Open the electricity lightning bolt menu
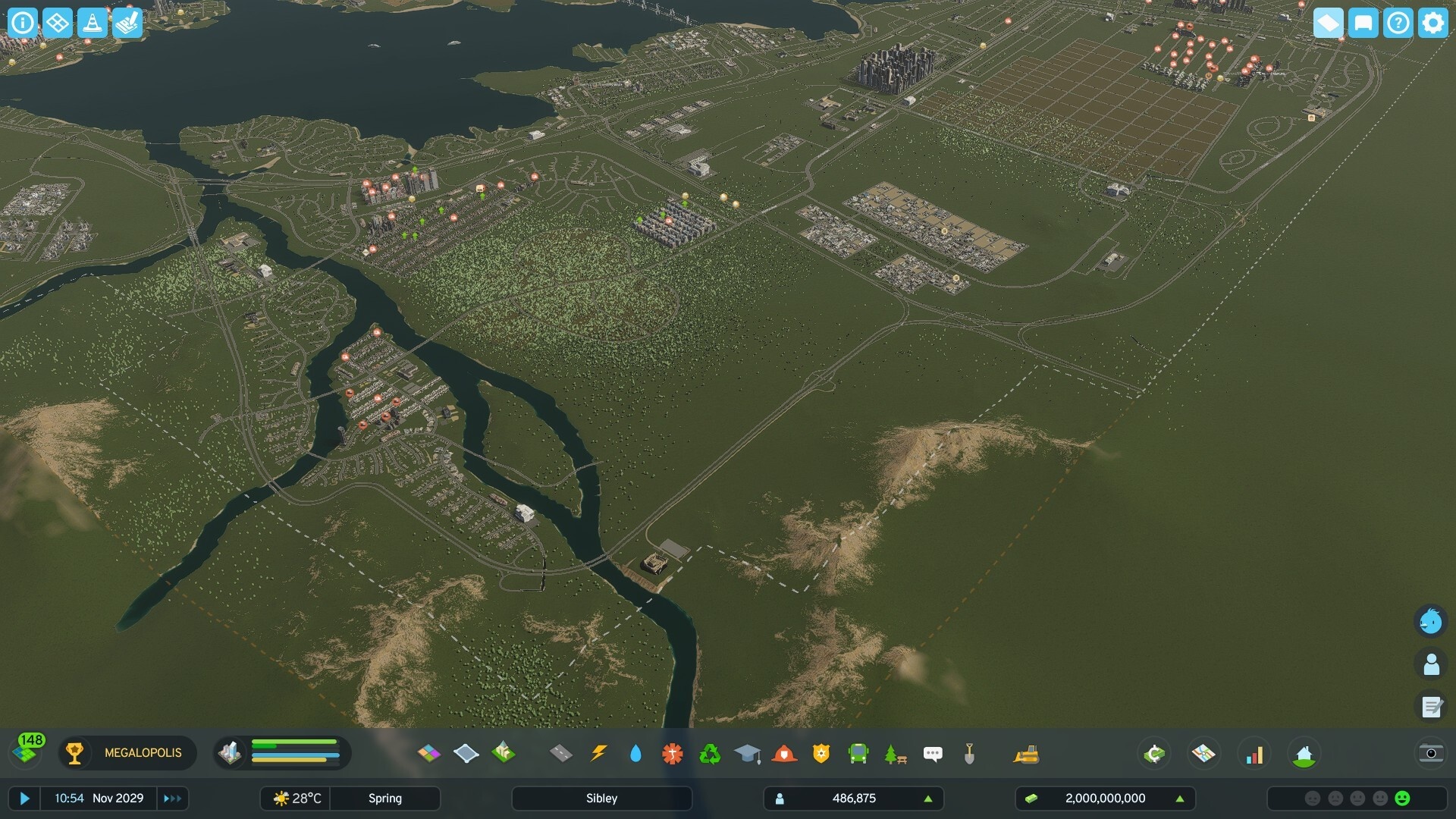The width and height of the screenshot is (1456, 819). 598,753
